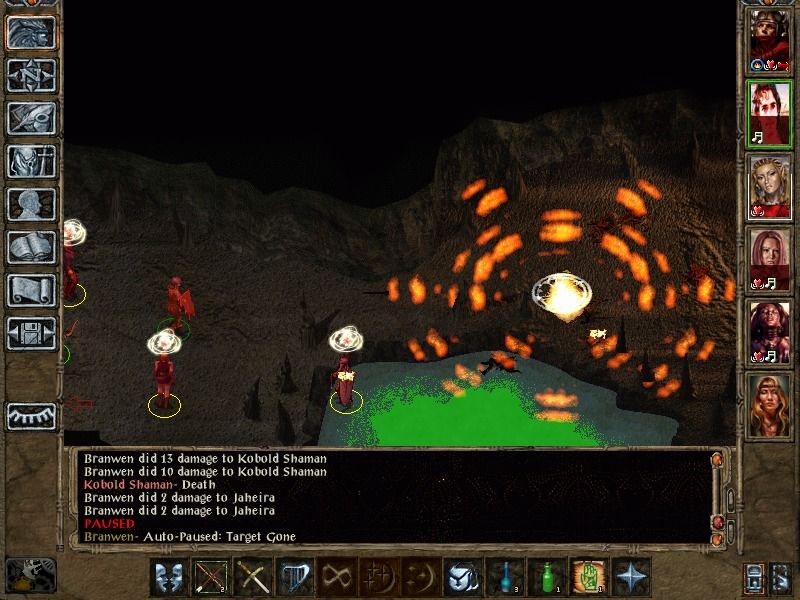Image resolution: width=800 pixels, height=600 pixels.
Task: Open the area map screen
Action: 31,75
